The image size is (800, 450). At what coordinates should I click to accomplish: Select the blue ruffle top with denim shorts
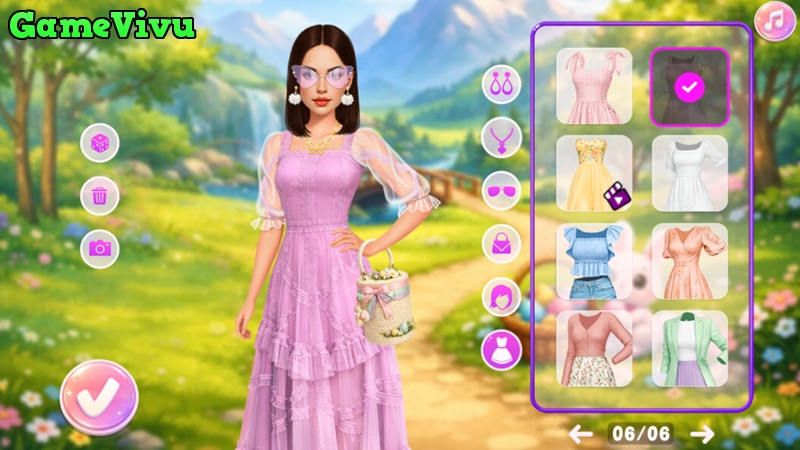[x=594, y=261]
